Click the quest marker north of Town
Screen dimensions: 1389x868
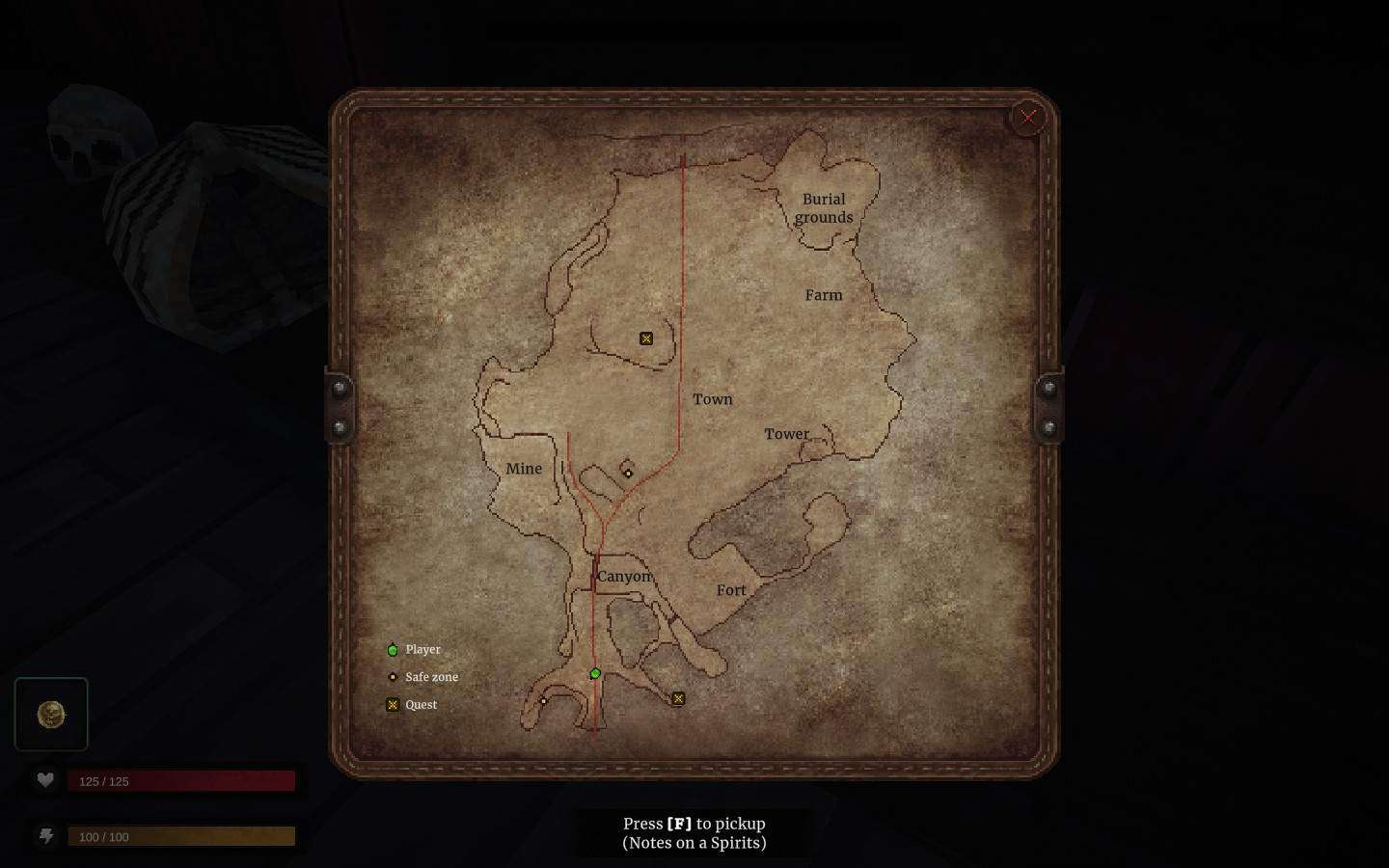646,339
